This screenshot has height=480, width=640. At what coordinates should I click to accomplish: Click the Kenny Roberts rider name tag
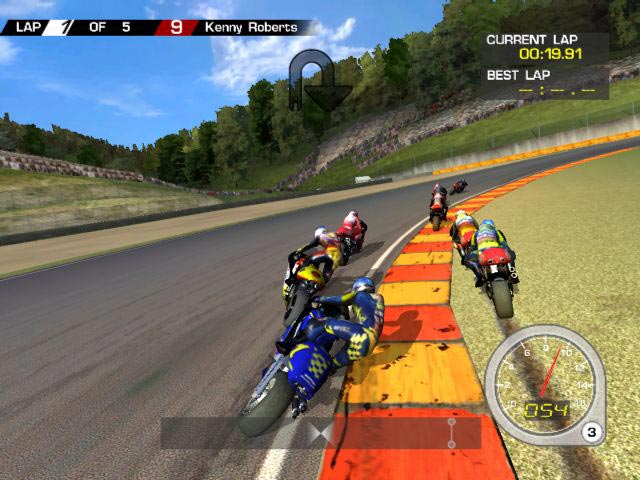point(251,27)
